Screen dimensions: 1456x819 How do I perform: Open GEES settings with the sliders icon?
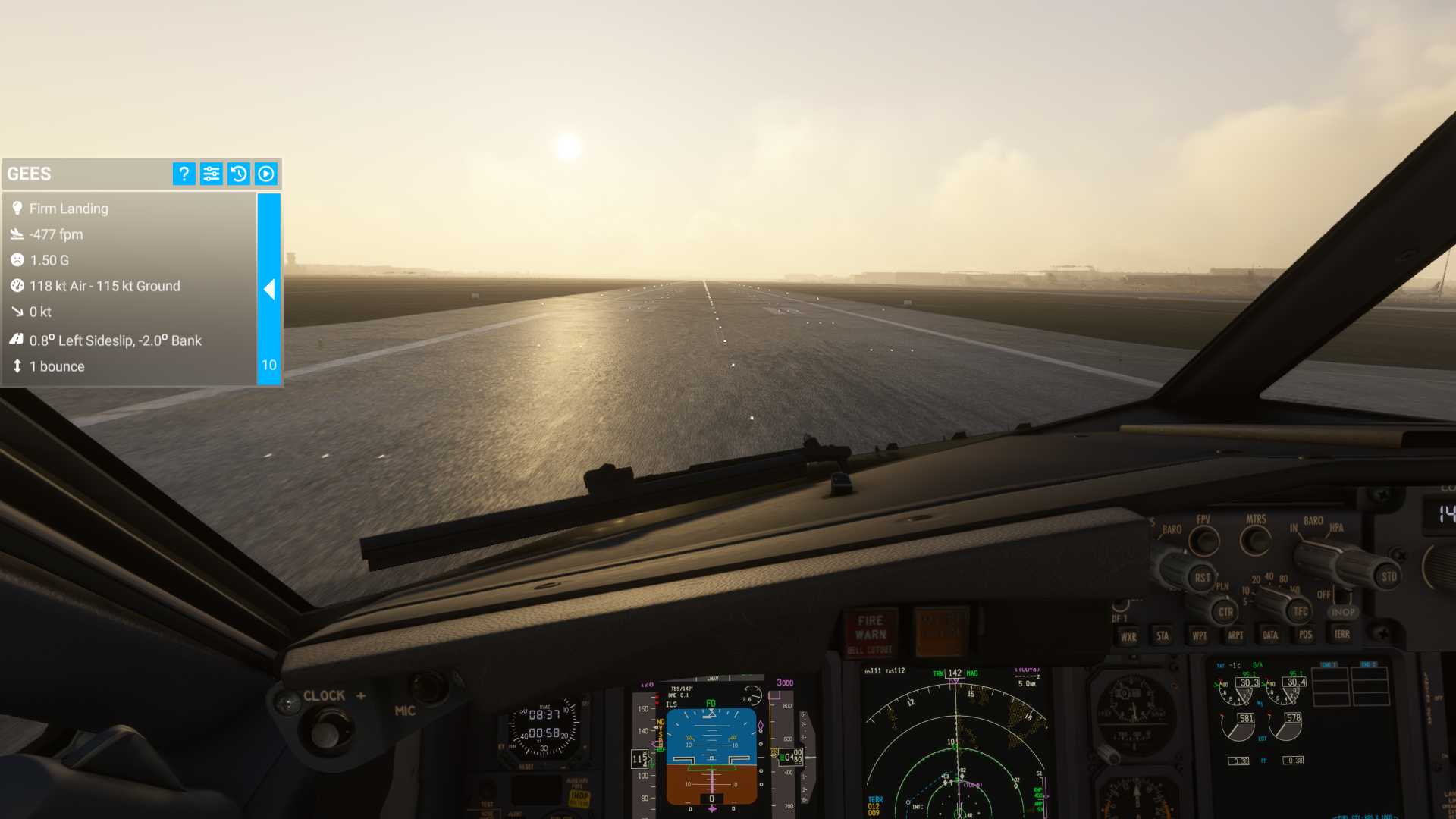click(x=211, y=174)
